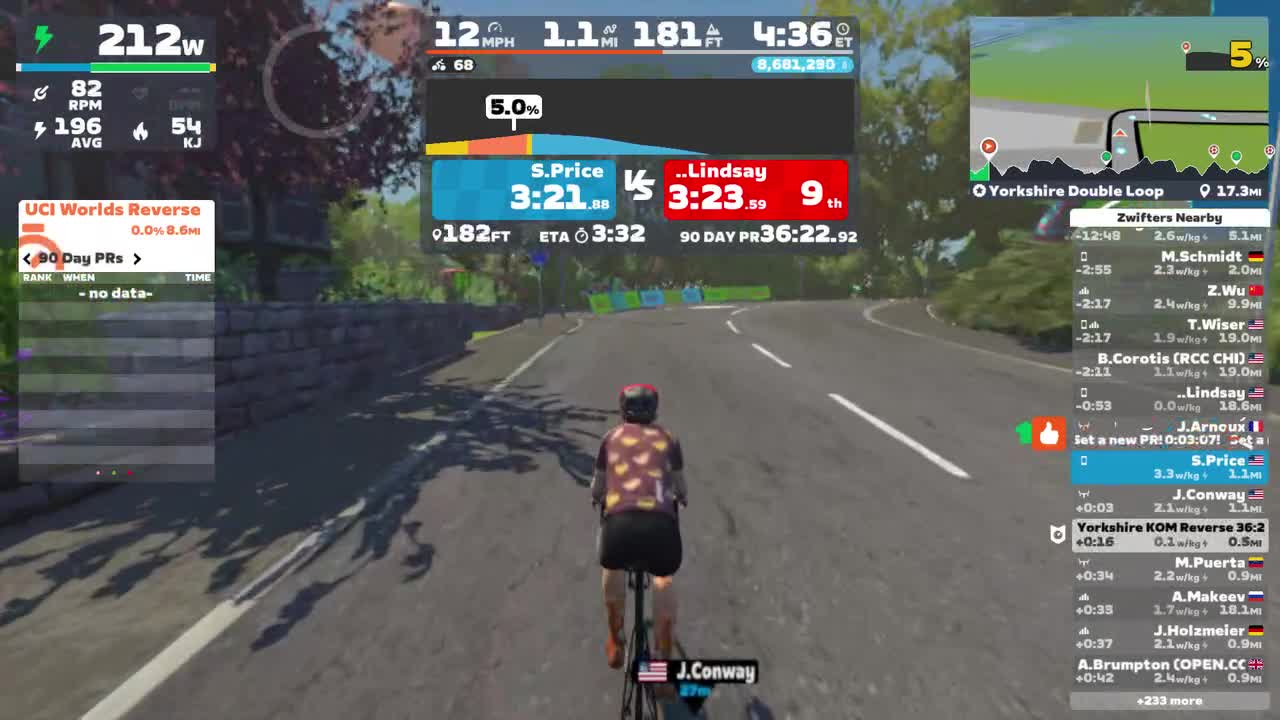Click the mountain elevation icon beside 181 FT
Screen dimensions: 1280x720
pos(710,29)
